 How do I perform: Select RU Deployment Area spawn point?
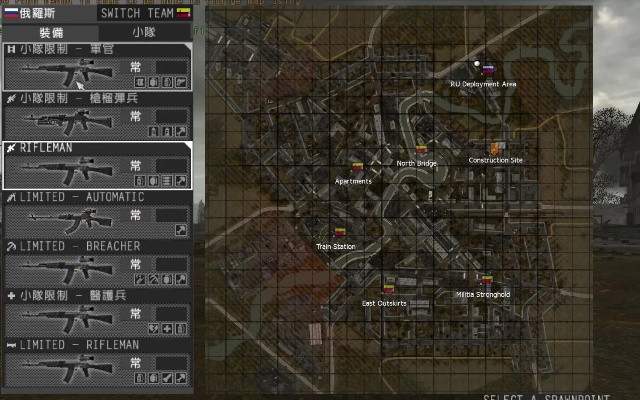(487, 70)
